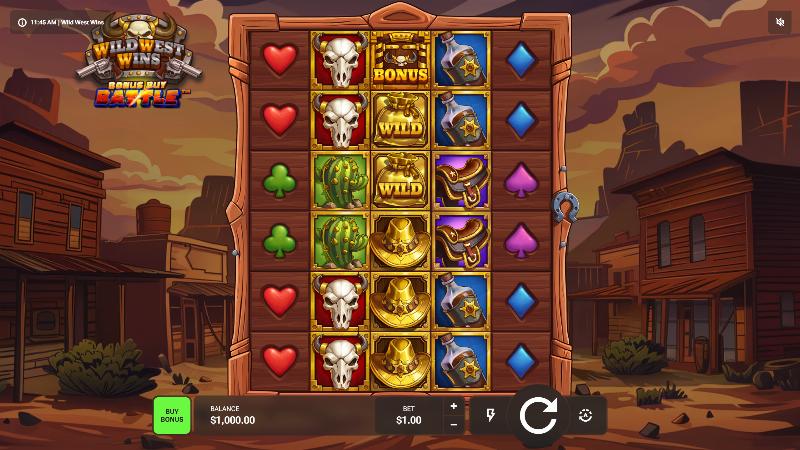This screenshot has width=800, height=450.
Task: Show game info via the circled i icon
Action: [22, 21]
